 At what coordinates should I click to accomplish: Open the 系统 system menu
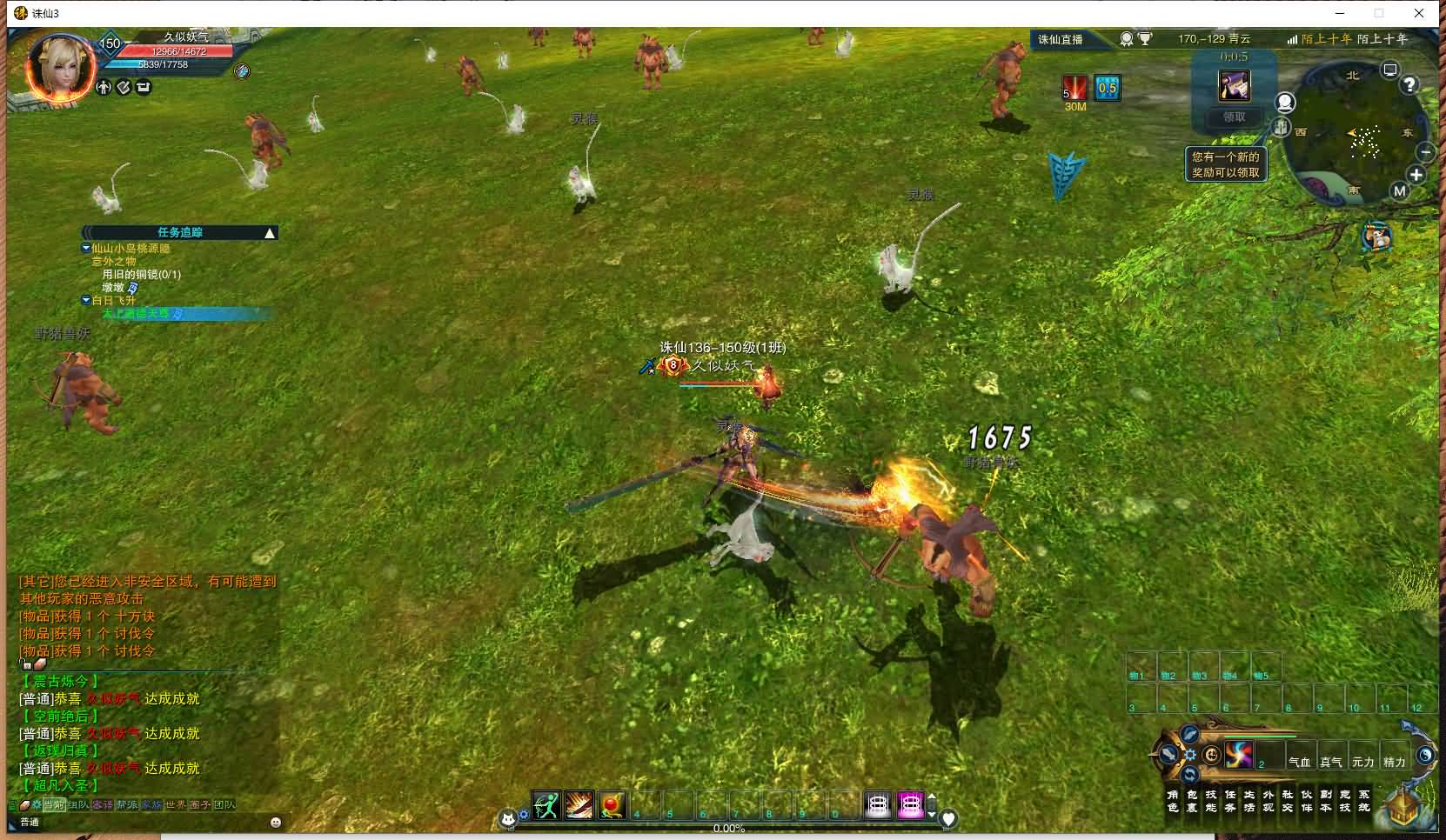[1364, 801]
